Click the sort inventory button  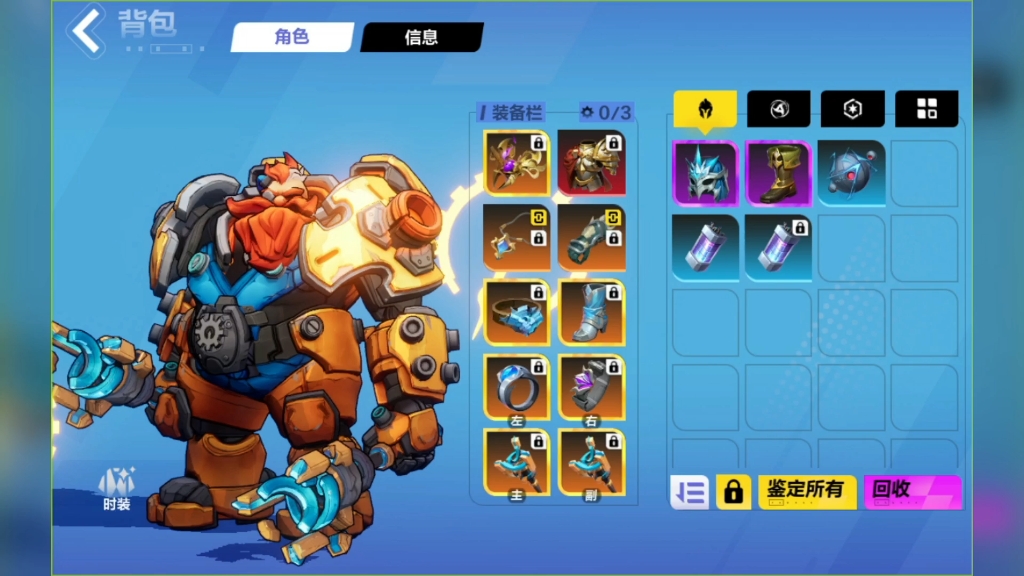pos(690,492)
